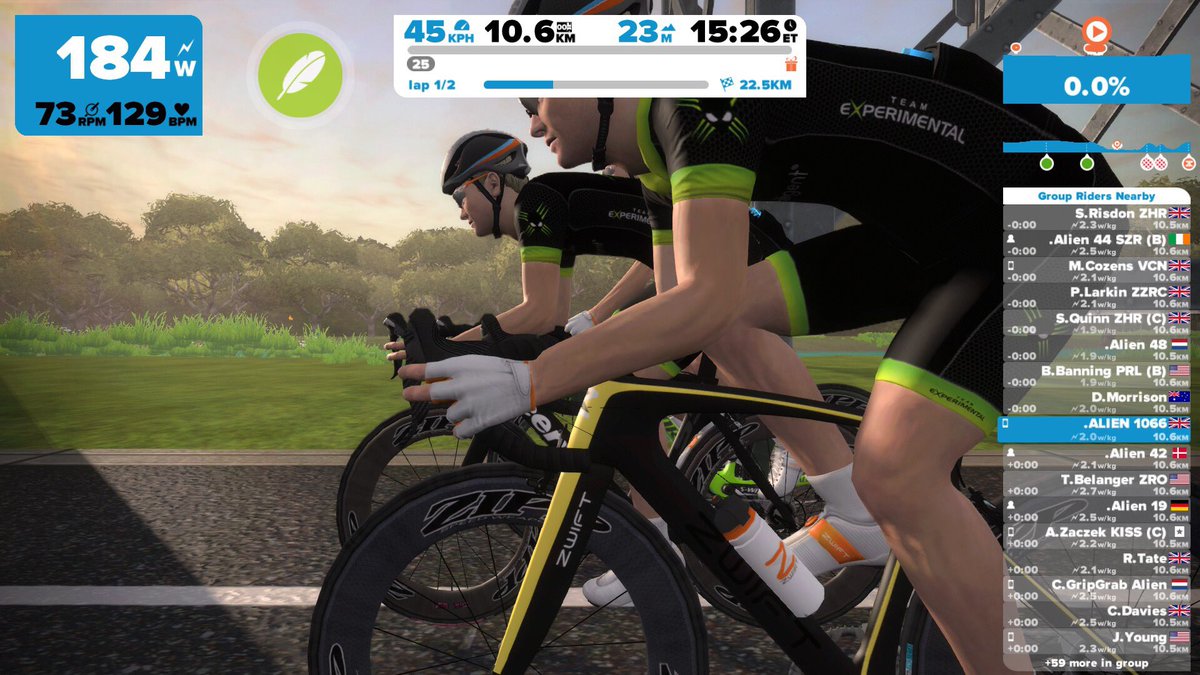Select D.Morrison in nearby riders
1200x675 pixels.
coord(1096,402)
